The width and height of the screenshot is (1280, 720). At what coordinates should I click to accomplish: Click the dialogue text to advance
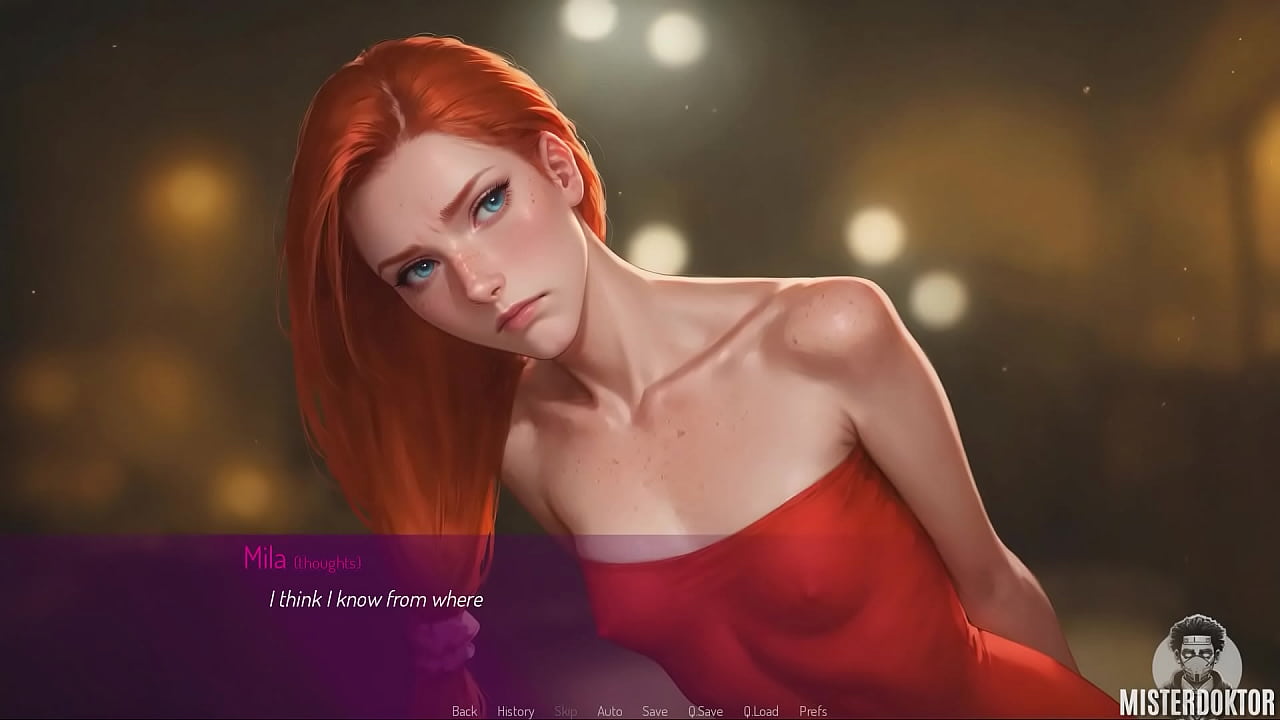(375, 600)
